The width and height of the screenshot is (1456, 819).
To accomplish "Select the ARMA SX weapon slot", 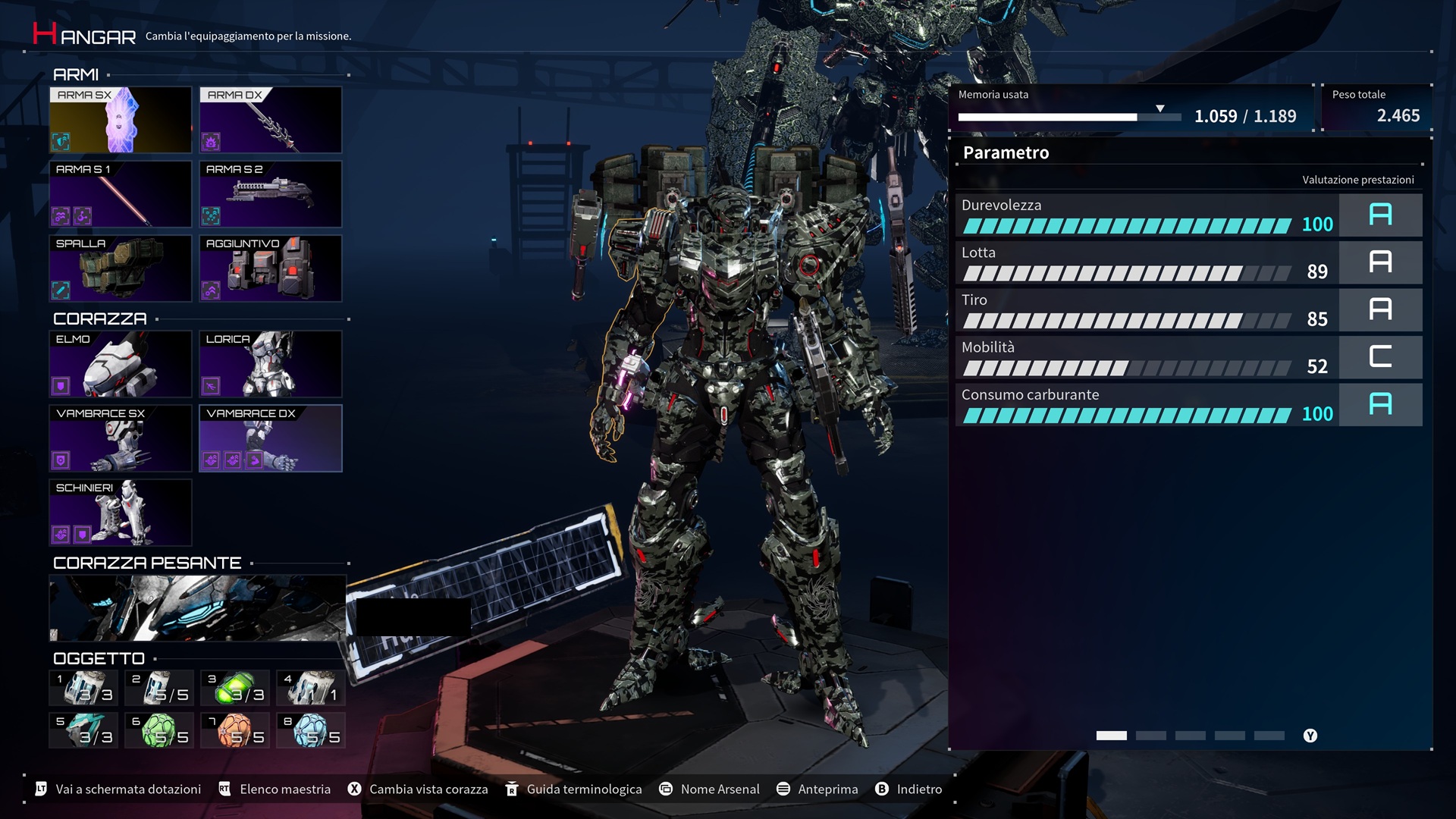I will [120, 120].
